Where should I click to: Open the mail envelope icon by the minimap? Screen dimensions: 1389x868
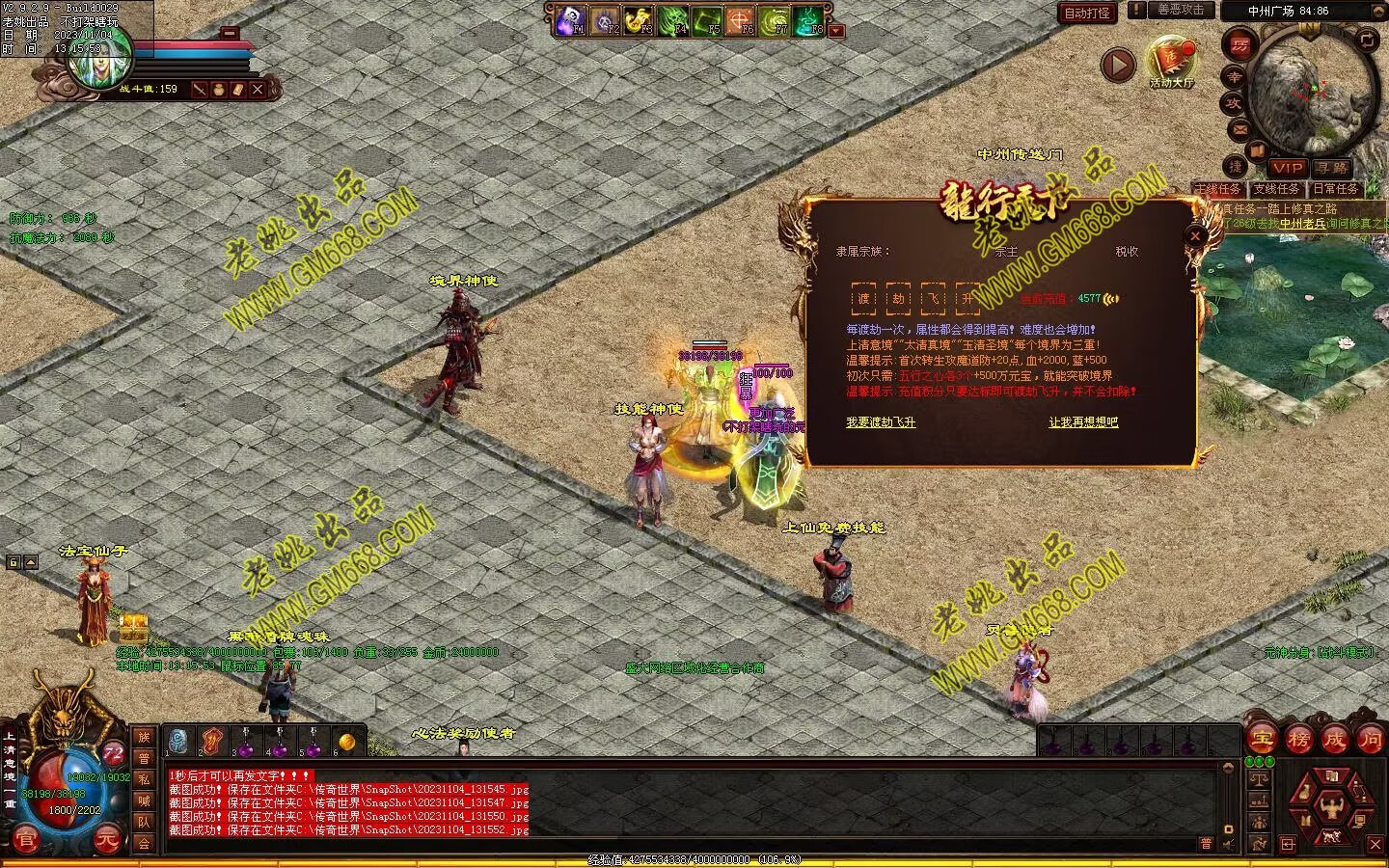[x=1239, y=128]
